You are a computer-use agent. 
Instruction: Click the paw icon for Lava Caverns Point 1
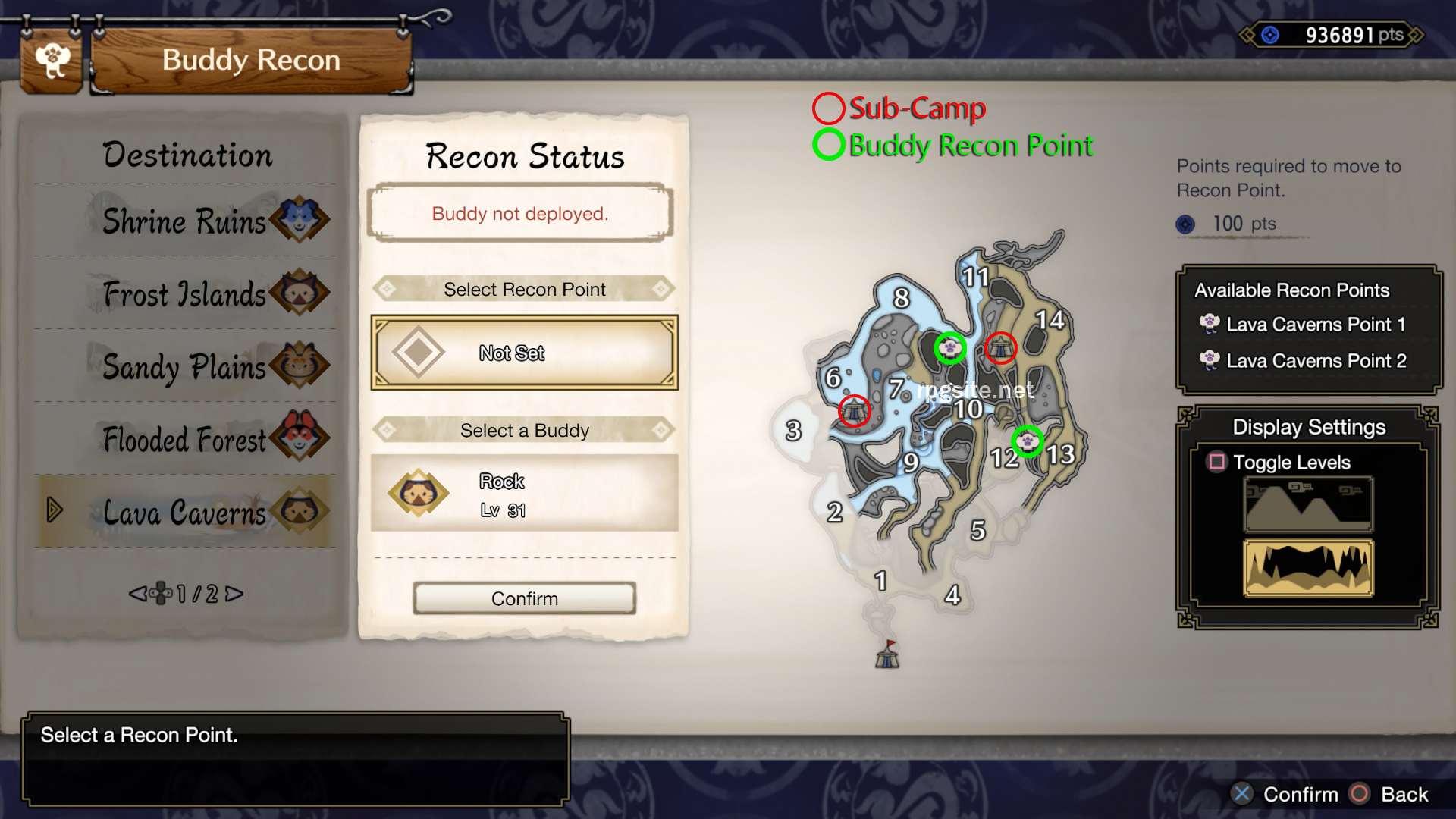(x=1209, y=325)
